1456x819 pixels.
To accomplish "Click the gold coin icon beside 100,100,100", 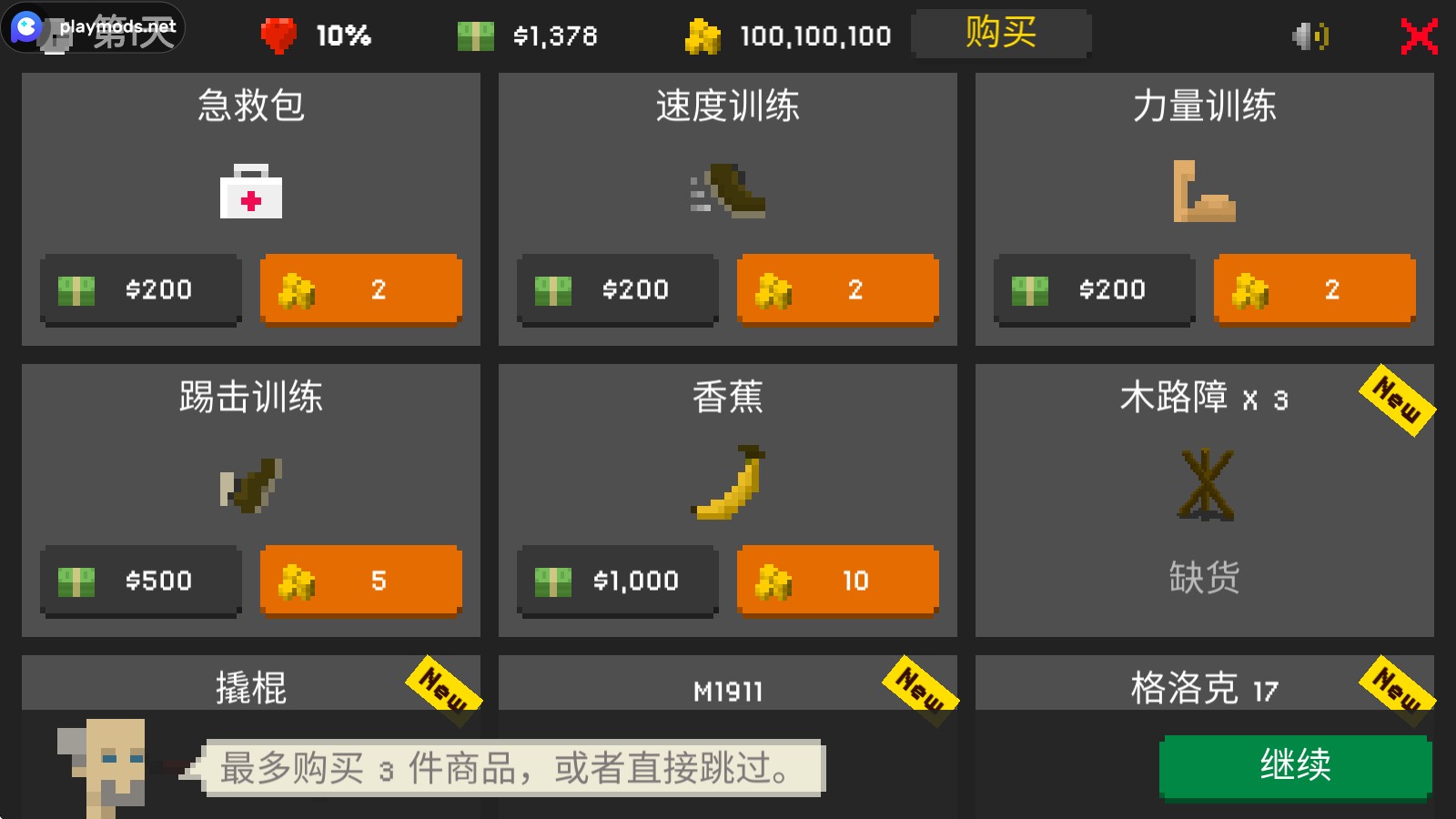I will point(701,35).
